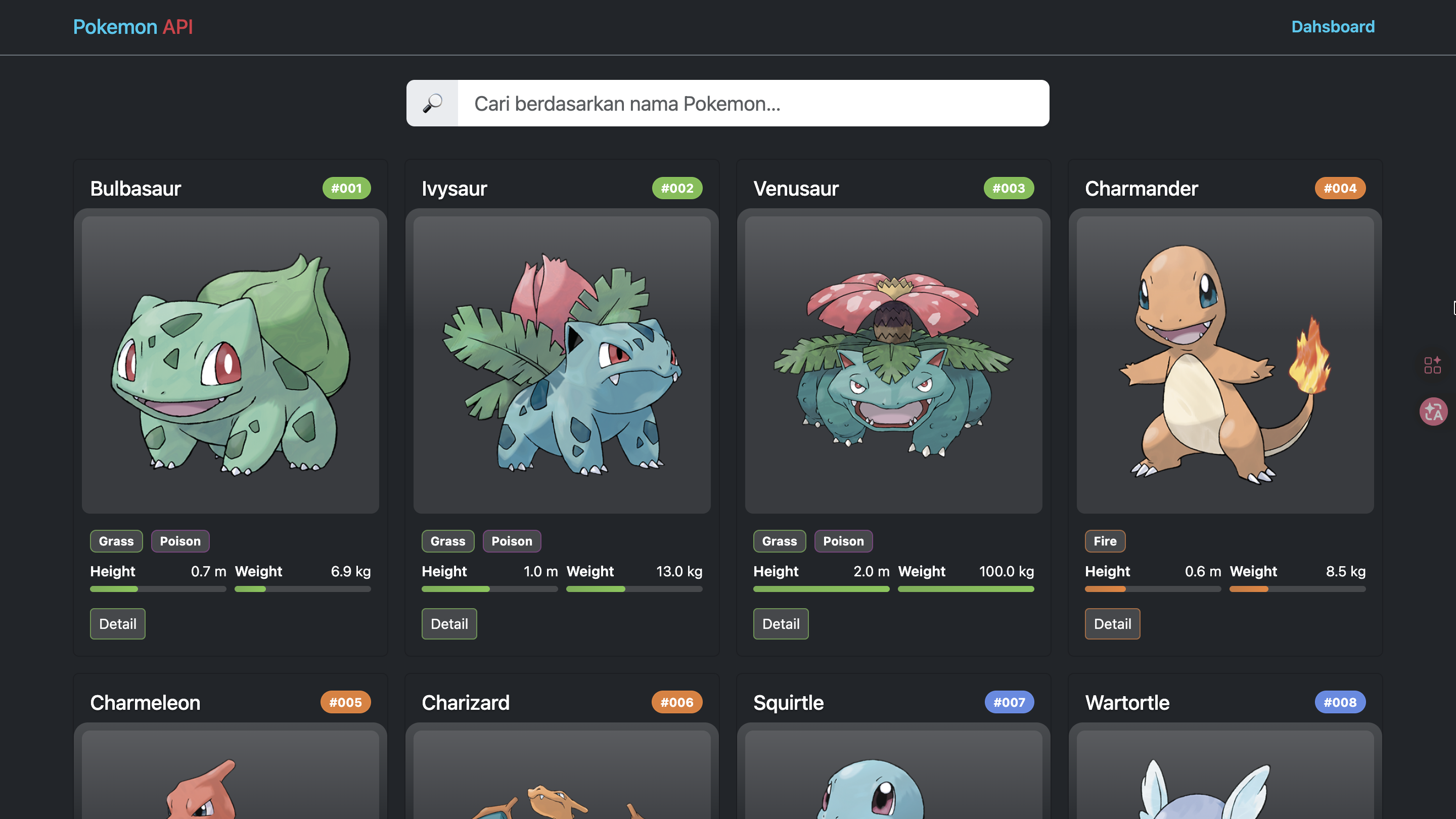
Task: Focus the Pokemon name search field
Action: [x=752, y=104]
